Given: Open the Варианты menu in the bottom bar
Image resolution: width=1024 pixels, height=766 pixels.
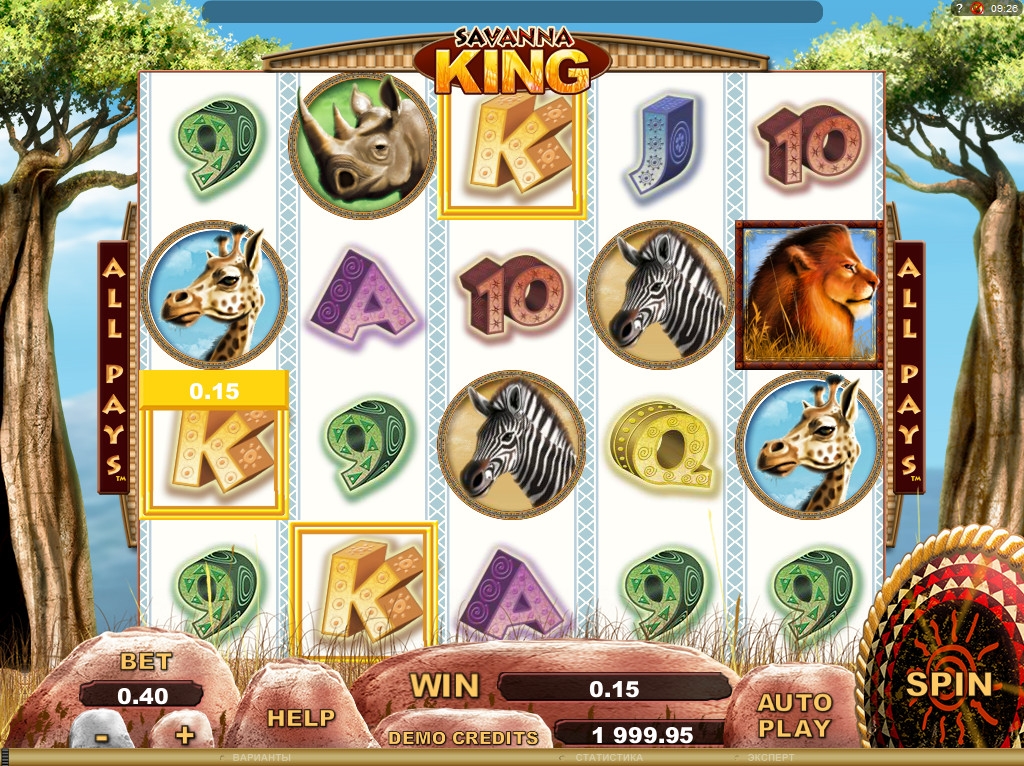Looking at the screenshot, I should tap(260, 758).
